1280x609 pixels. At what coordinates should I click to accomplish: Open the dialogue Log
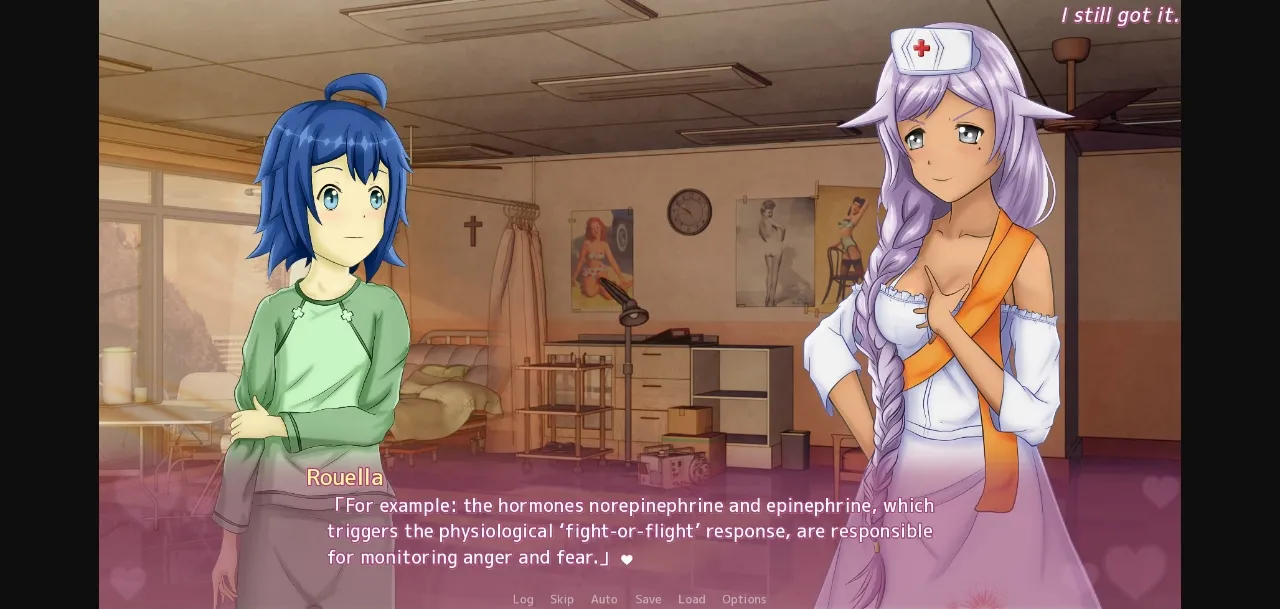click(x=523, y=599)
